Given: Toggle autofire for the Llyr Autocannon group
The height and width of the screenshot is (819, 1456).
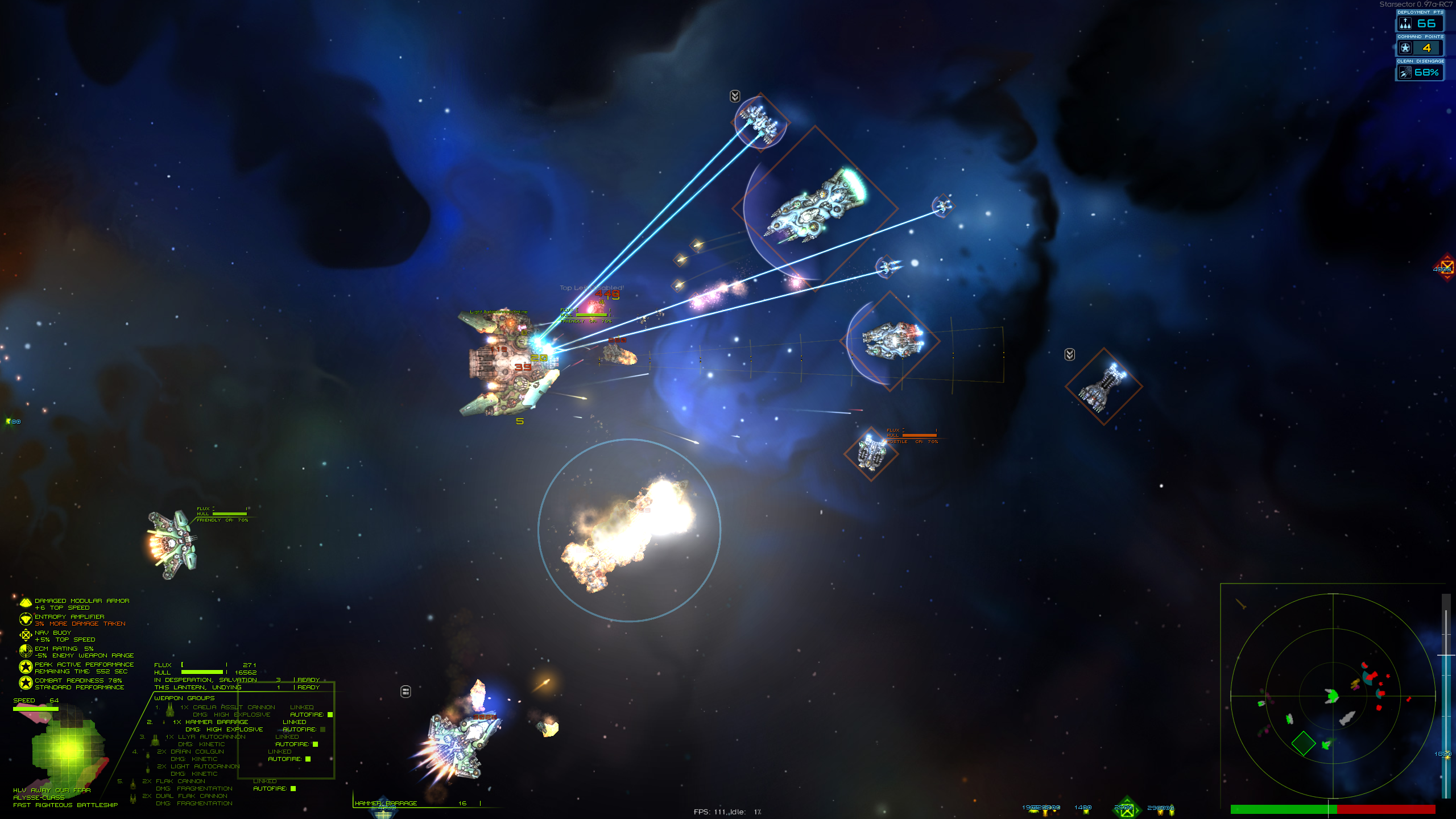Looking at the screenshot, I should coord(315,744).
